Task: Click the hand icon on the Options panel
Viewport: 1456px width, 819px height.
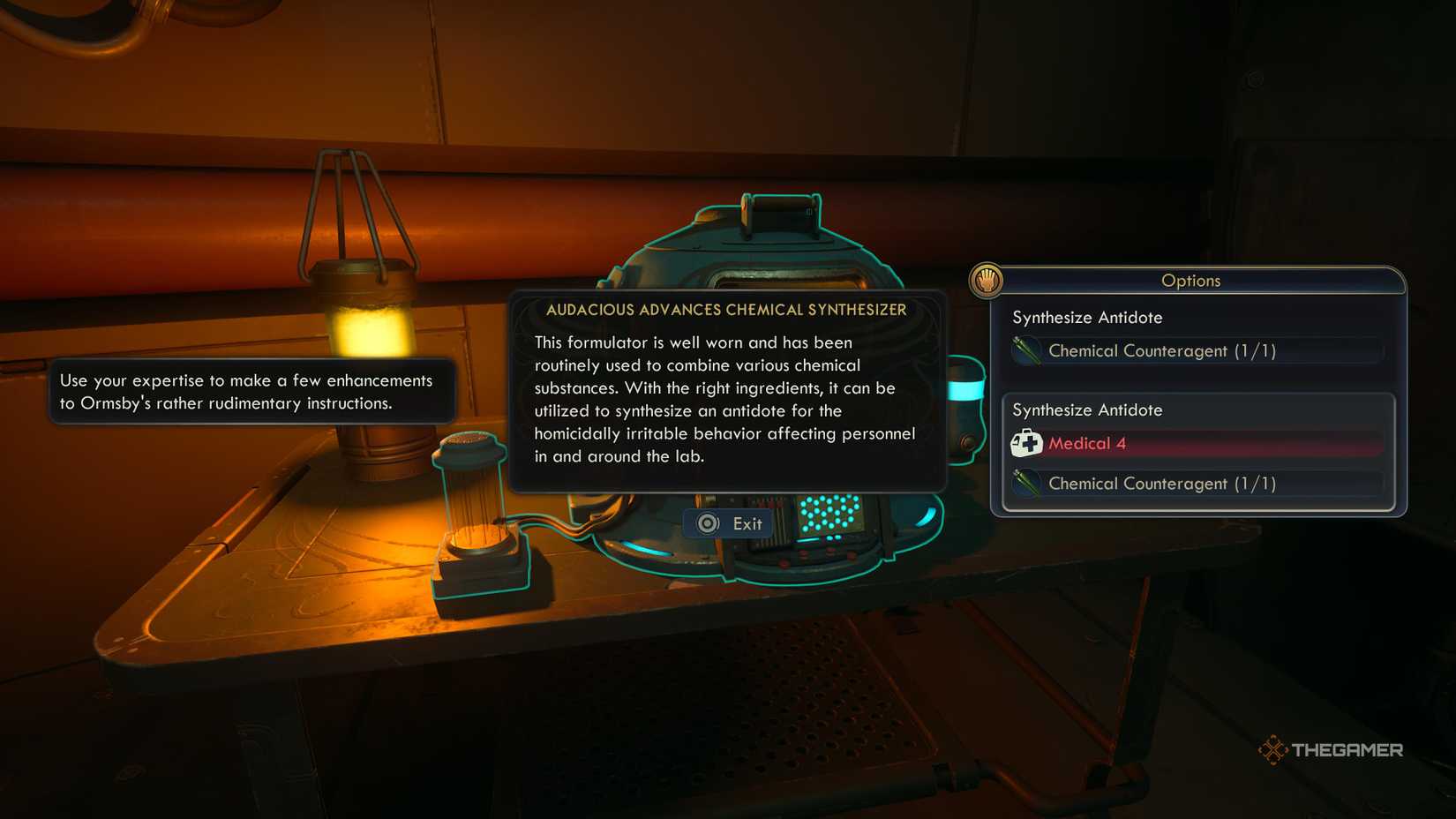Action: [x=987, y=280]
